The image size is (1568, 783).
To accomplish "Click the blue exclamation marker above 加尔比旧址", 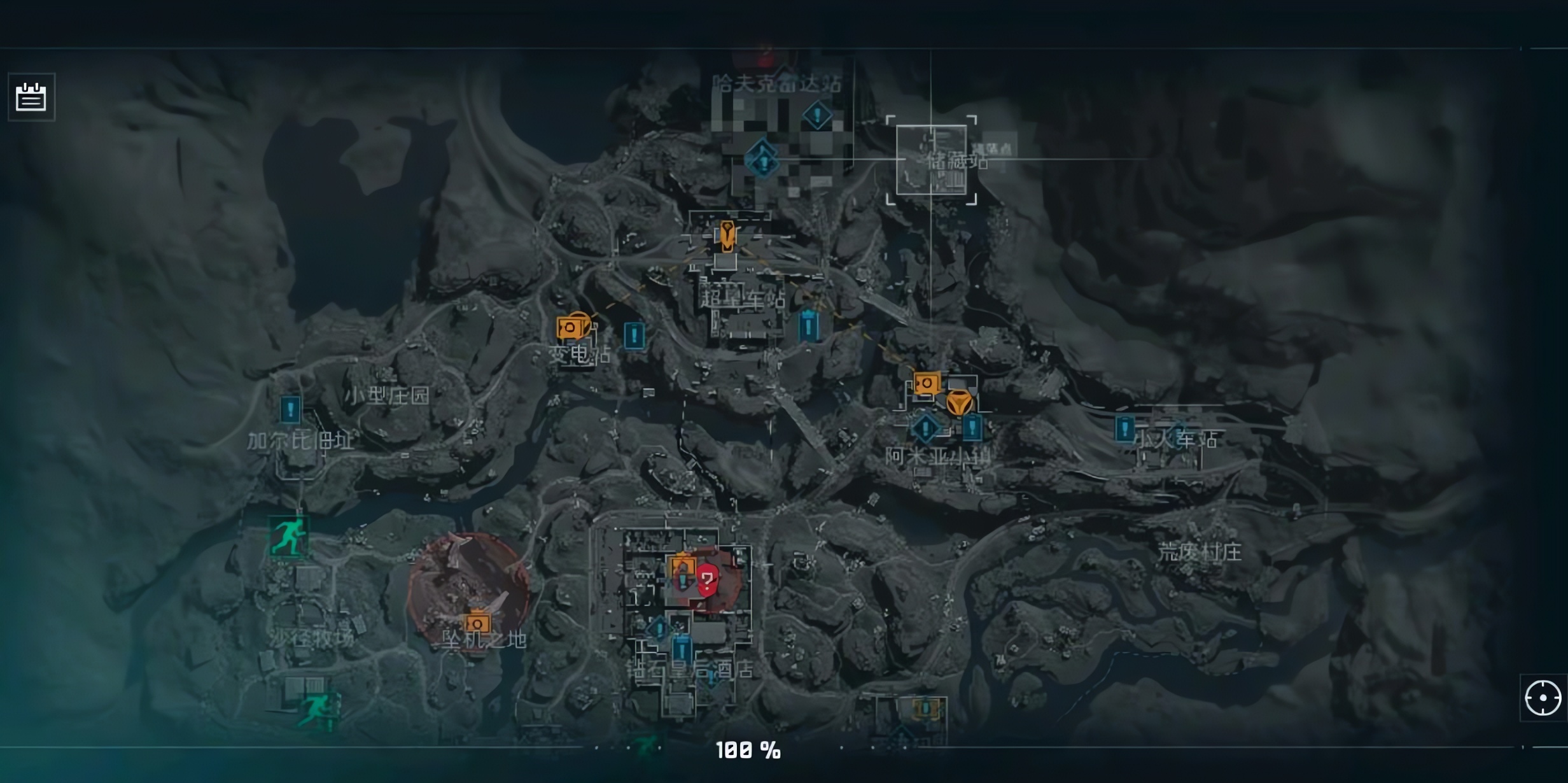I will (290, 409).
